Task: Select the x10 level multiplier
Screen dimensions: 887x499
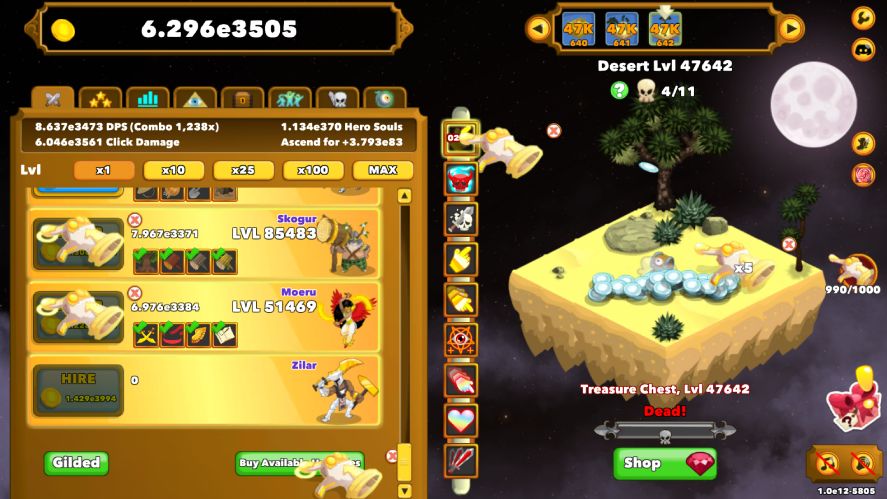Action: 174,170
